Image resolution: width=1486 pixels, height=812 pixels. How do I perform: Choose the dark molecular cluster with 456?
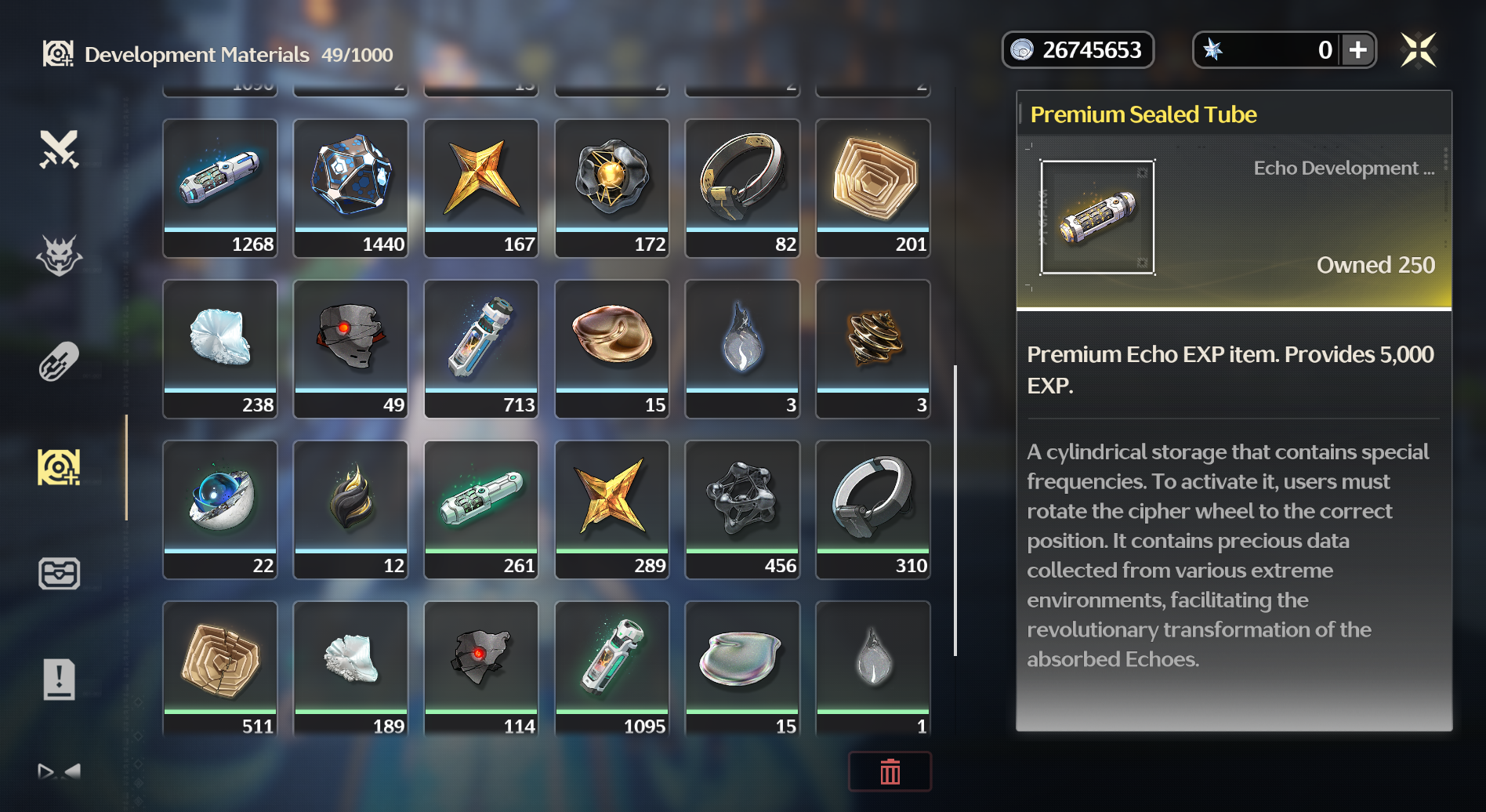coord(742,509)
